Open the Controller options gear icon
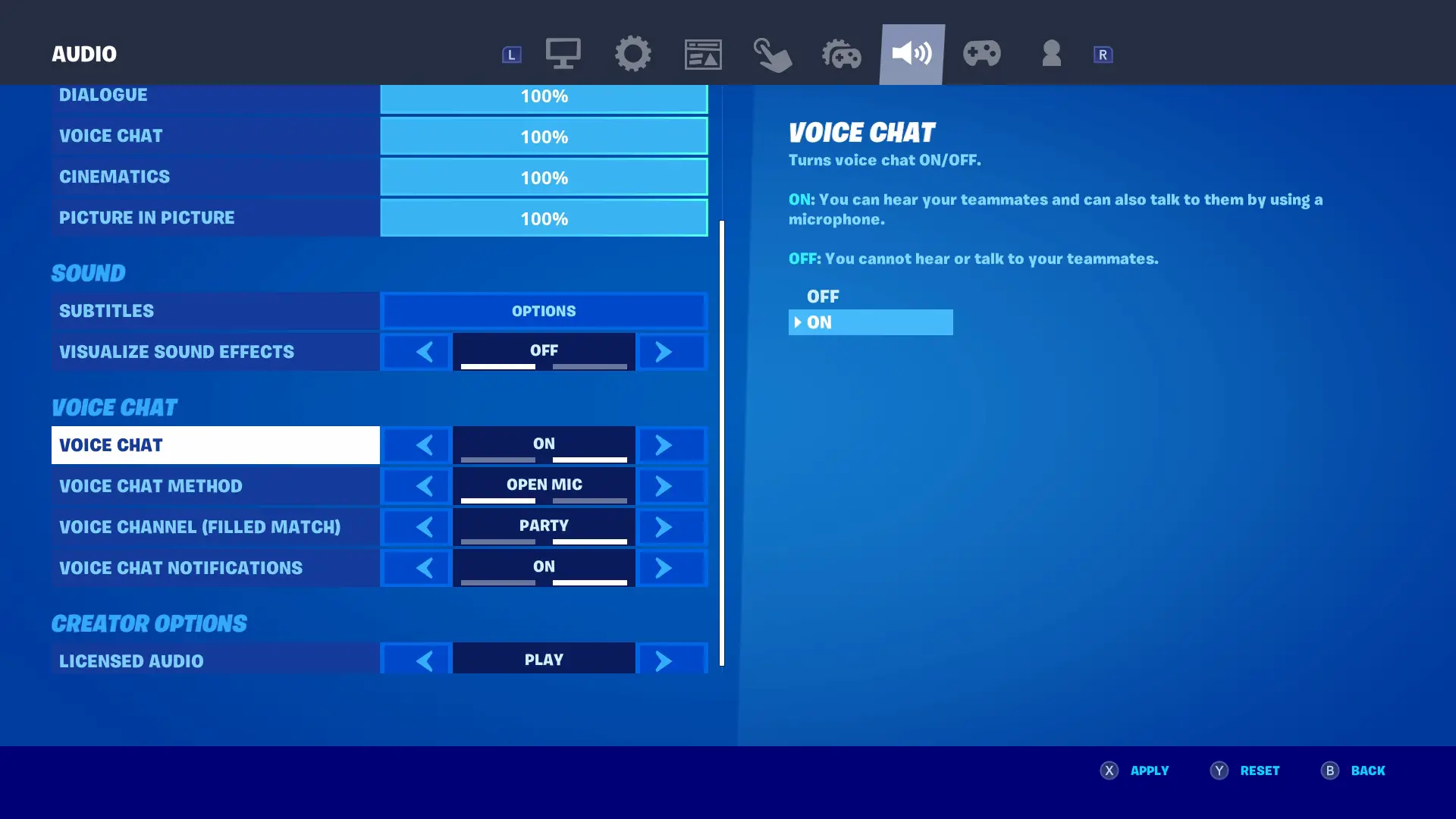 (843, 53)
